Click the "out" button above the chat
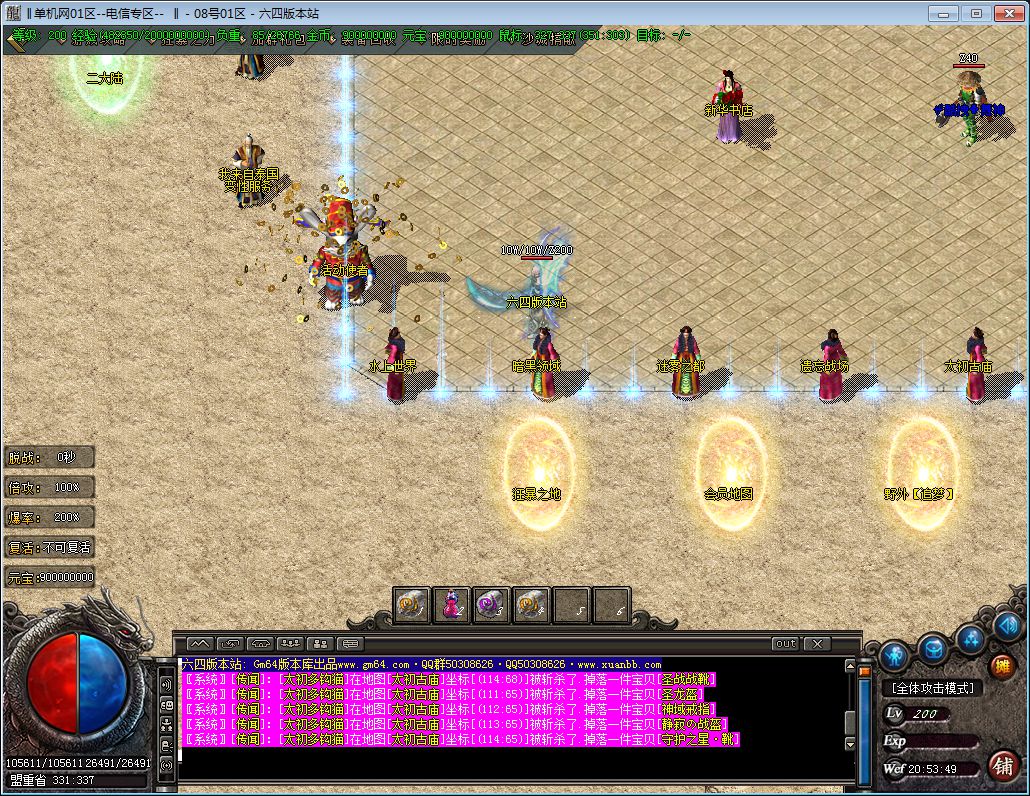The height and width of the screenshot is (796, 1030). pyautogui.click(x=785, y=643)
